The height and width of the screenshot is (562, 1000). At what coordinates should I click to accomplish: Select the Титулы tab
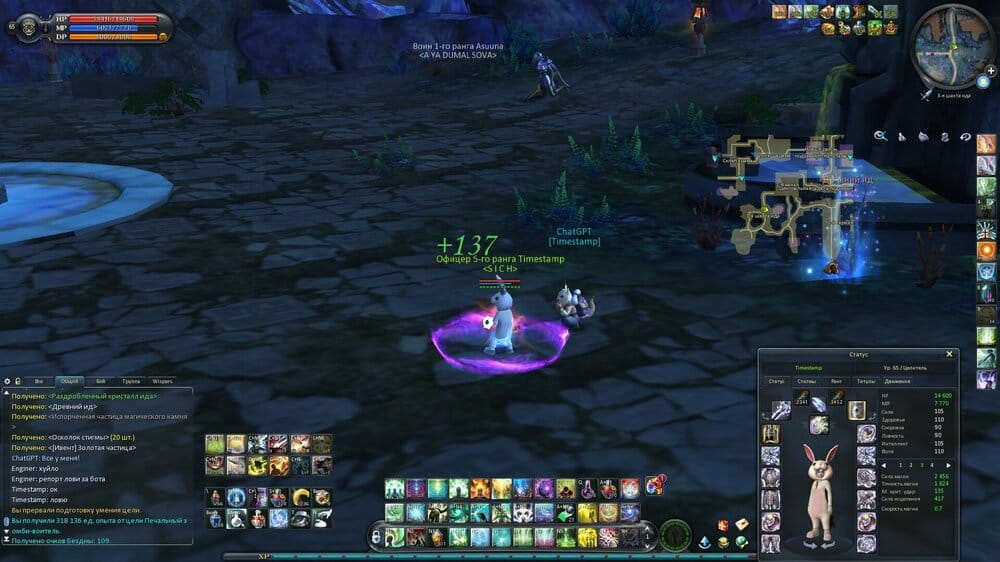click(866, 381)
